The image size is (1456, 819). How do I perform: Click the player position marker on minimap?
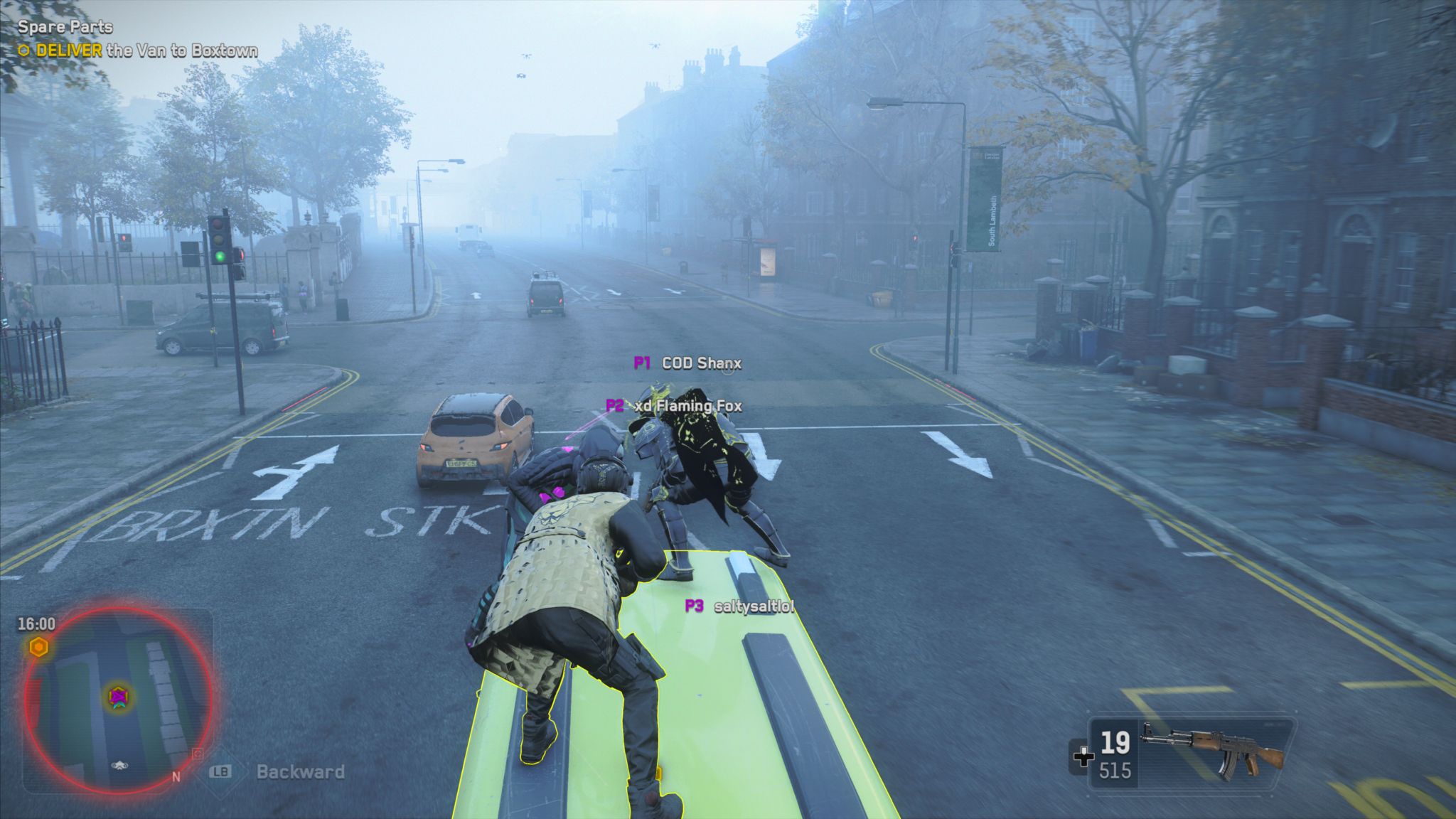(x=118, y=697)
